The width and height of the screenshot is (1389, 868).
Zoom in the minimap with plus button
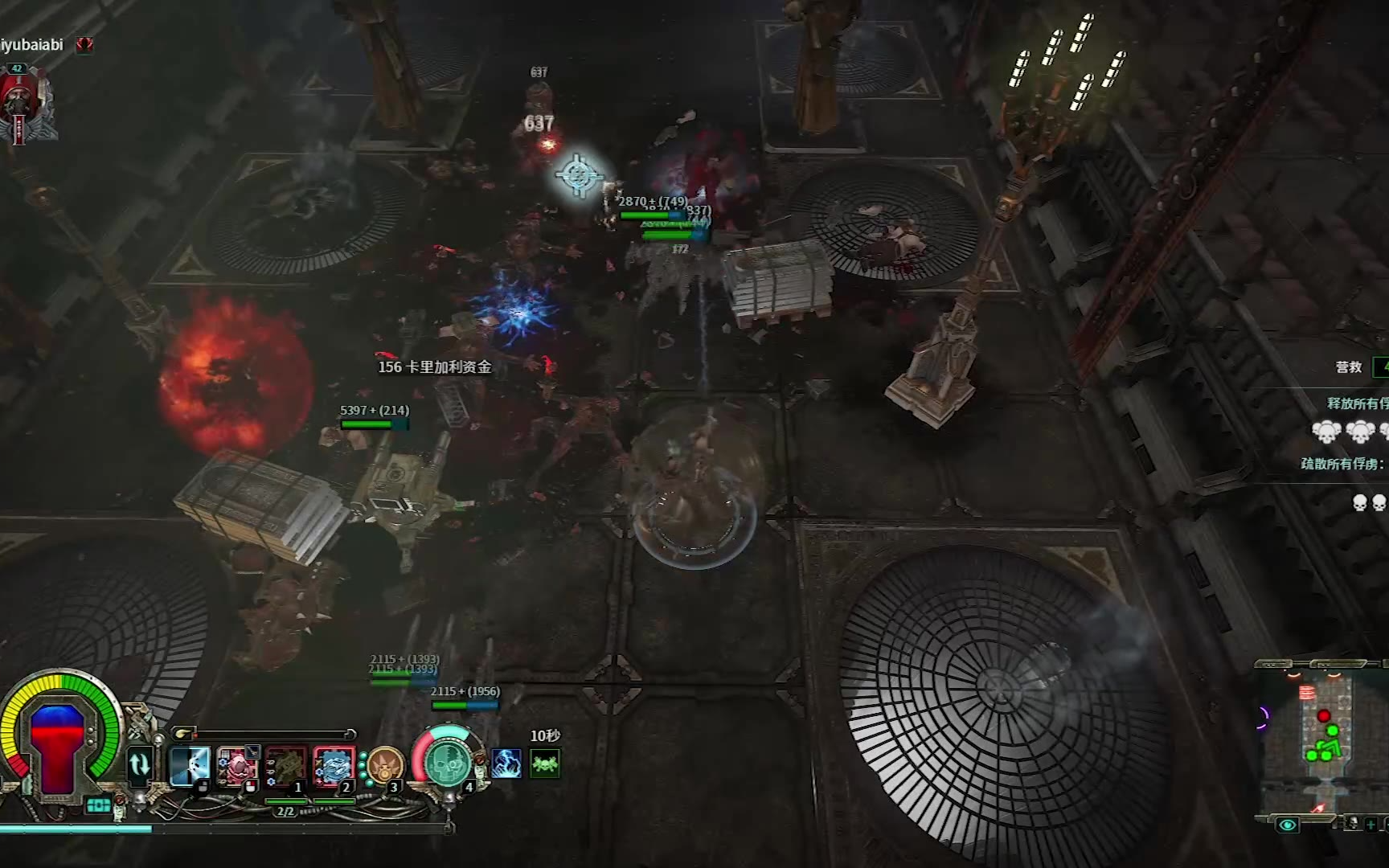pos(1371,824)
